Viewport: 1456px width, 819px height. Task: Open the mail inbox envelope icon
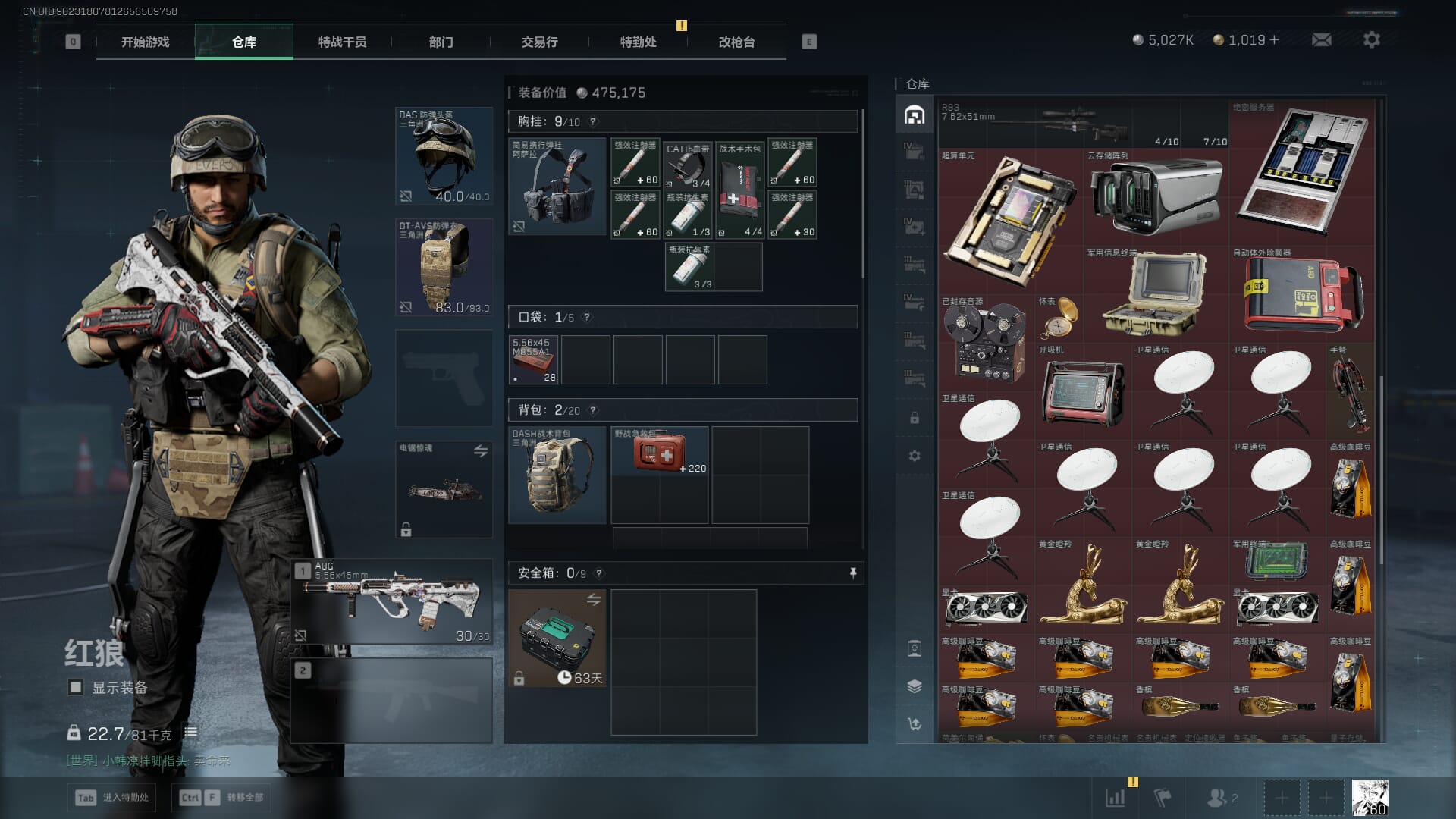tap(1321, 40)
